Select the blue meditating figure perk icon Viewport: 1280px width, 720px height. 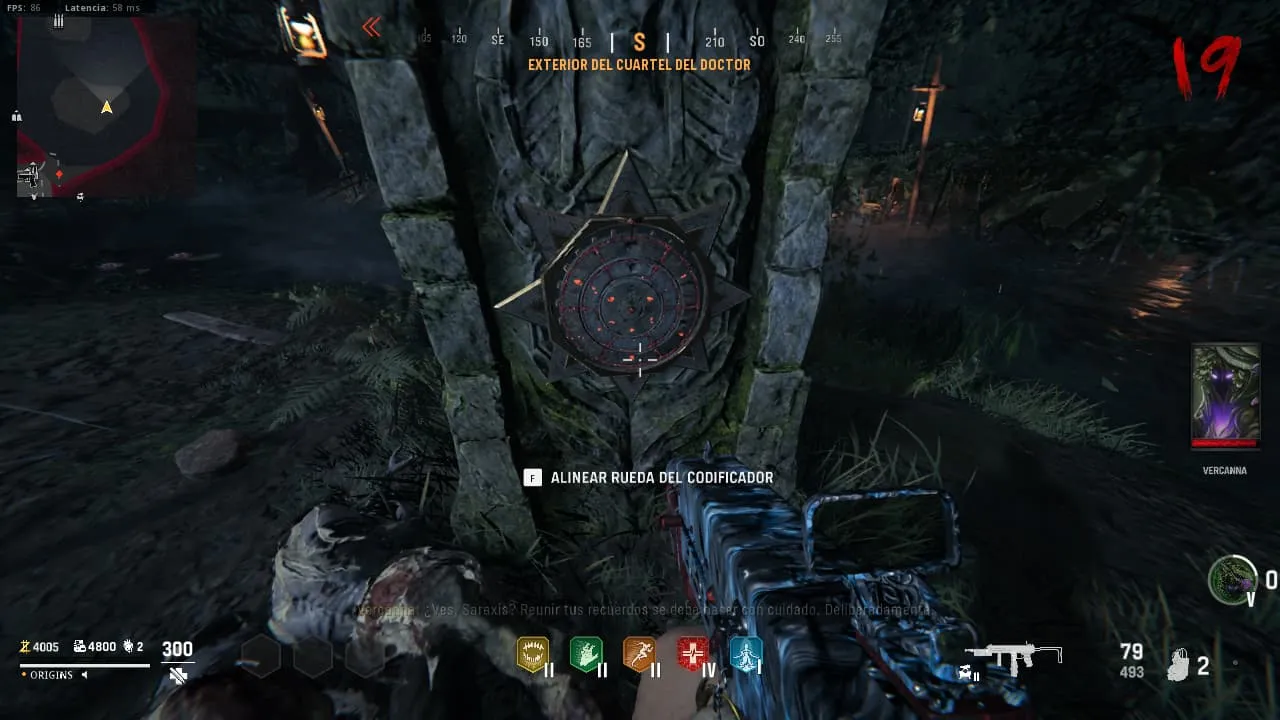pyautogui.click(x=745, y=654)
